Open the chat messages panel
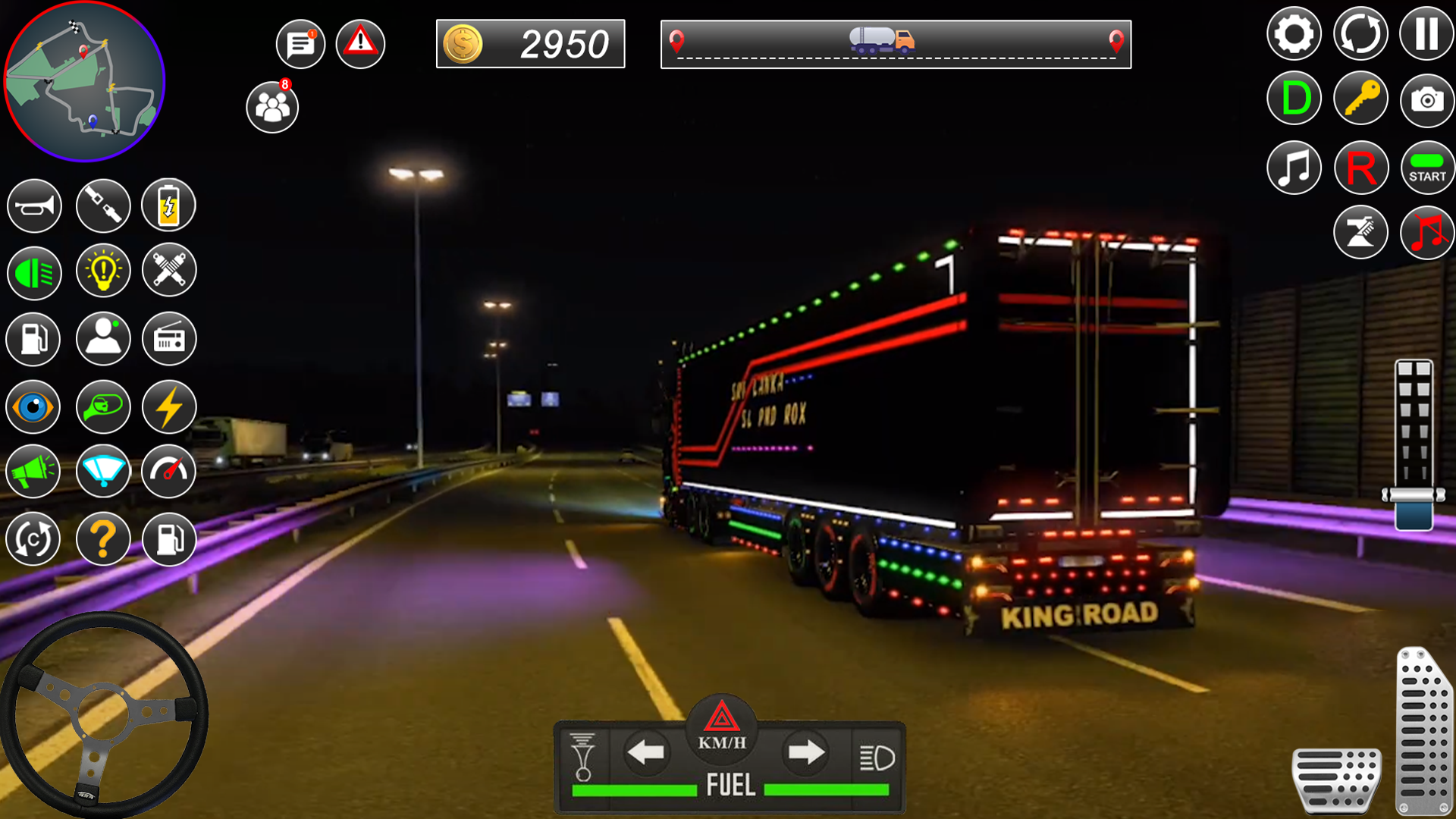The image size is (1456, 819). [300, 43]
